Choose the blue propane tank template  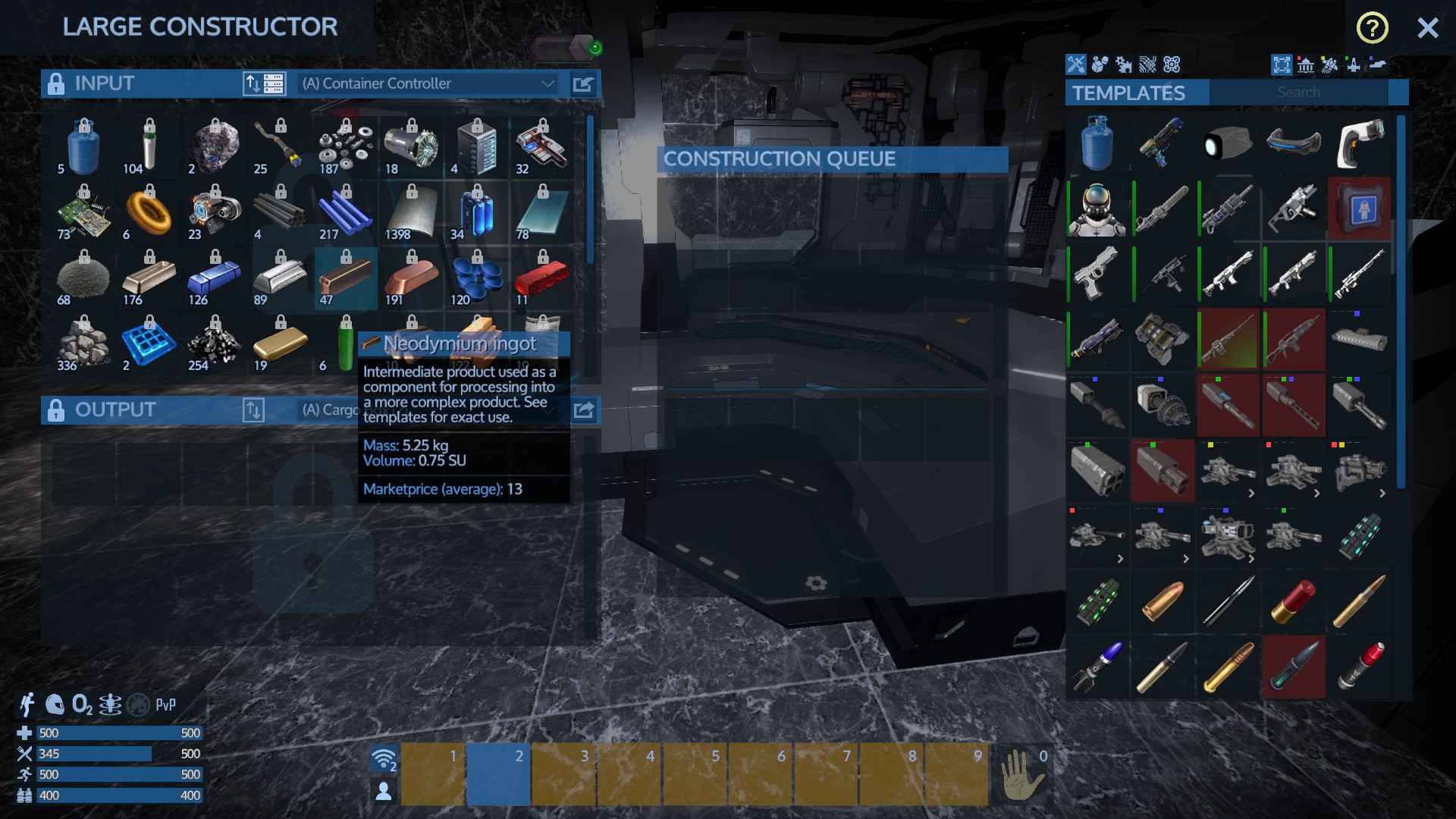click(x=1097, y=143)
